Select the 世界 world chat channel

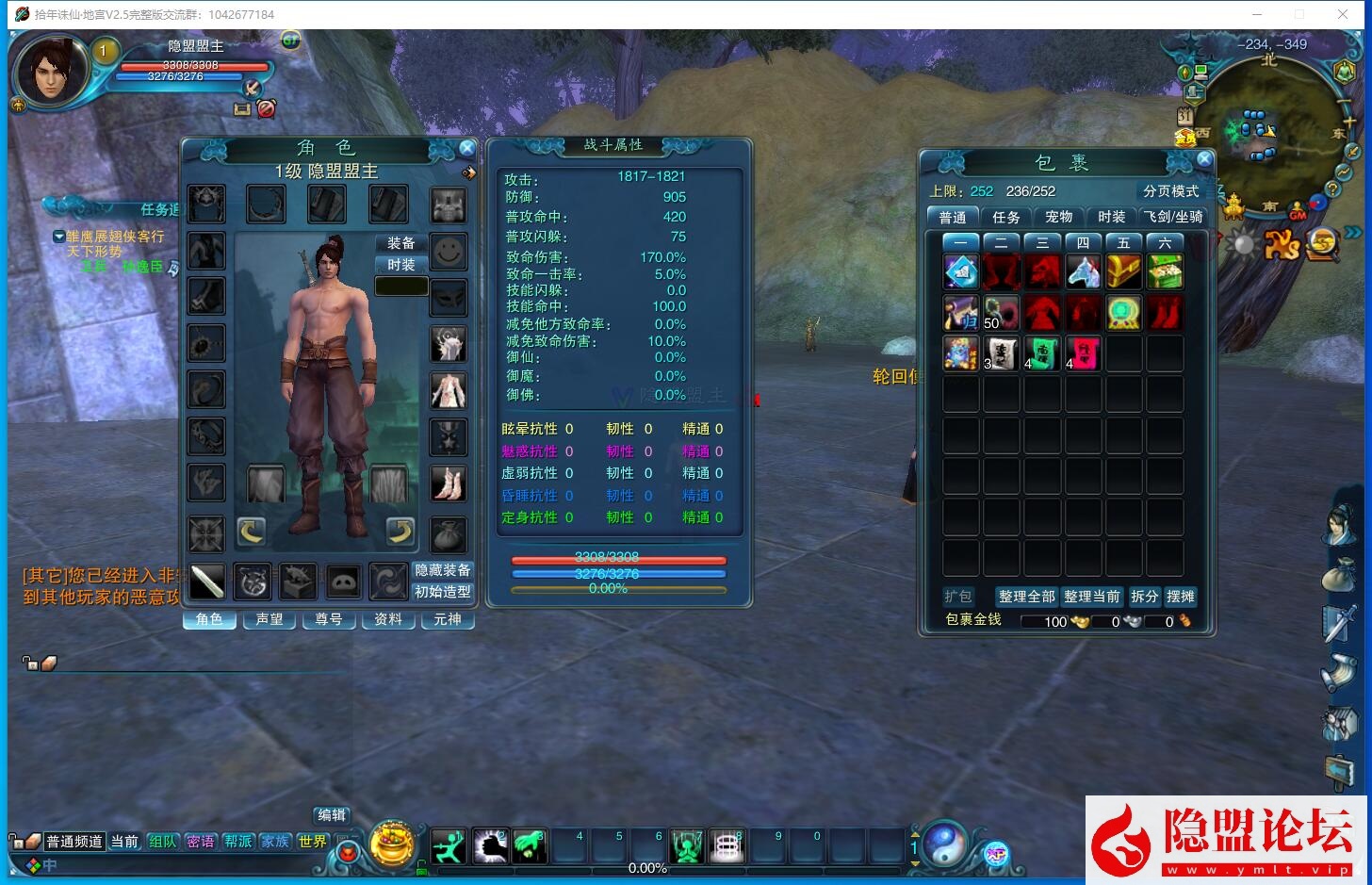(312, 841)
